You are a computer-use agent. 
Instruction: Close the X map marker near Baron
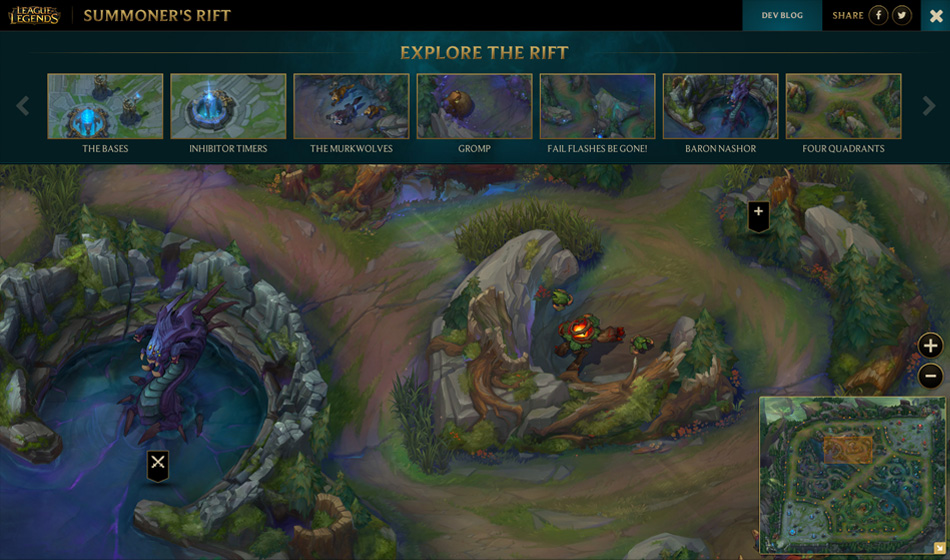158,463
